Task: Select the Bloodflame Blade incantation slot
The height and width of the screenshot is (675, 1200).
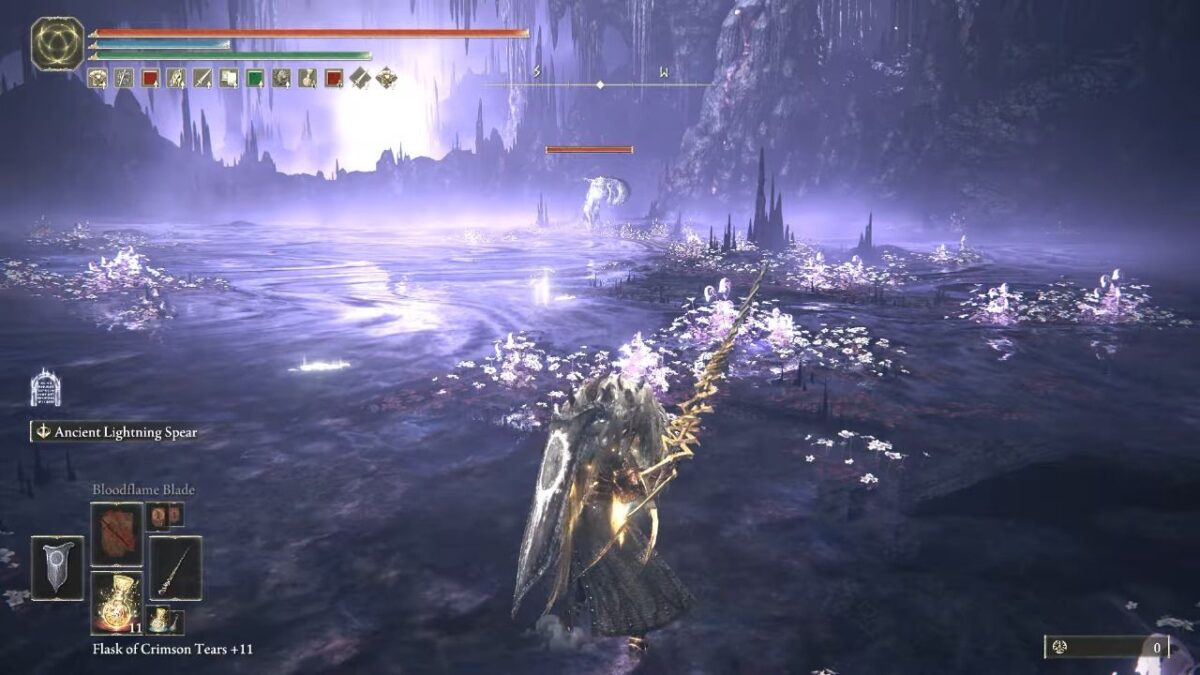Action: point(117,534)
